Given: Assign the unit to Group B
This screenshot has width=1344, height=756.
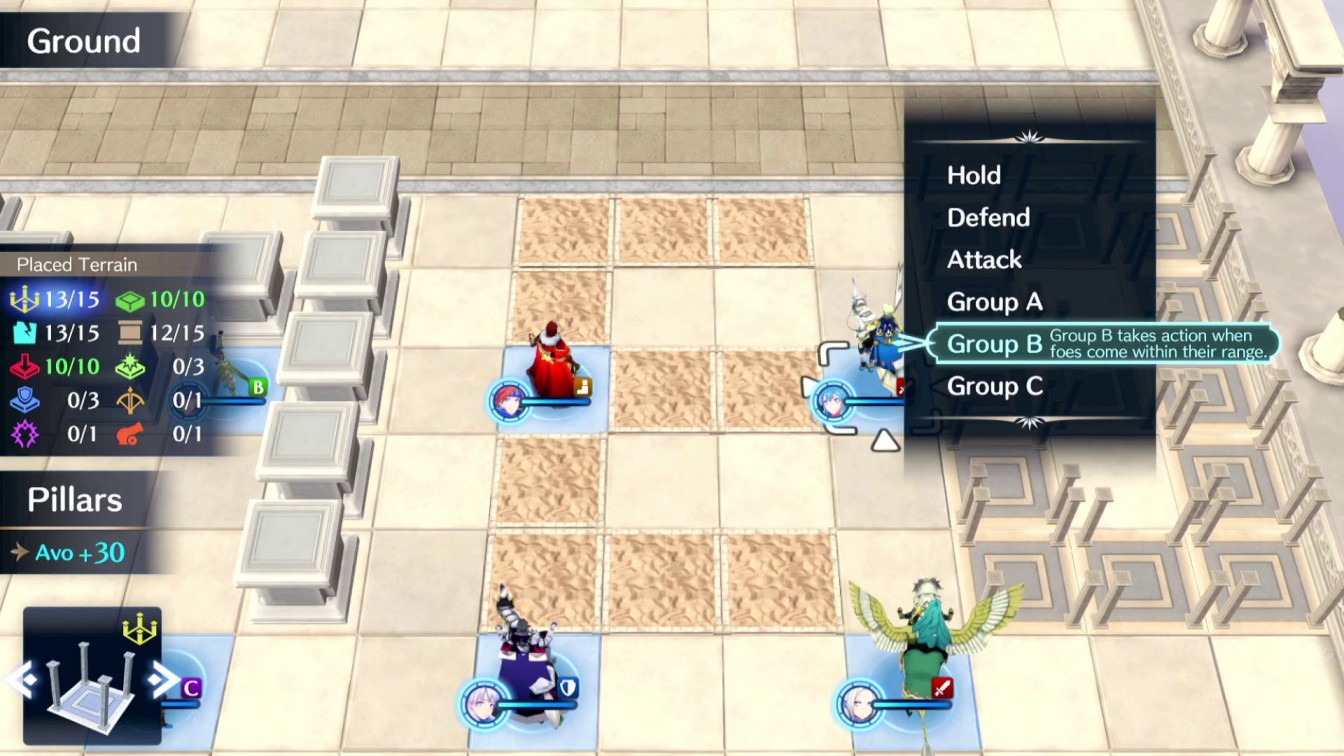Looking at the screenshot, I should 994,344.
